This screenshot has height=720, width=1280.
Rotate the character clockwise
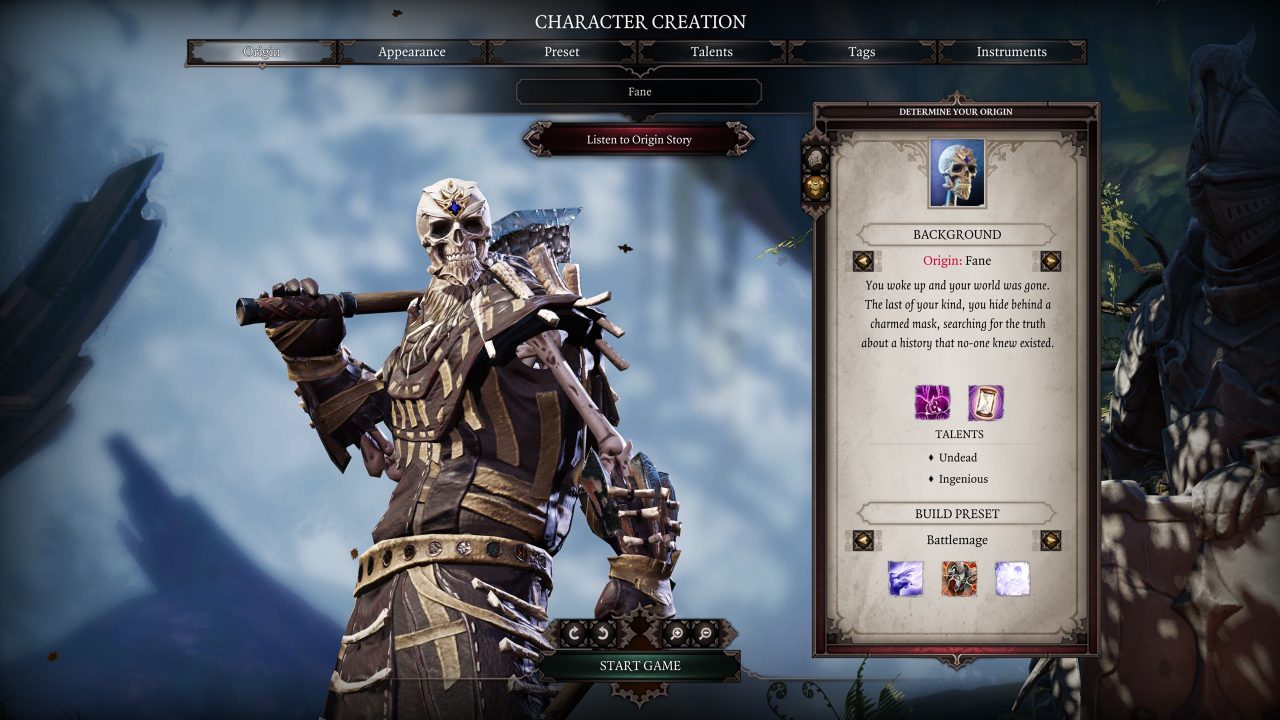(574, 632)
